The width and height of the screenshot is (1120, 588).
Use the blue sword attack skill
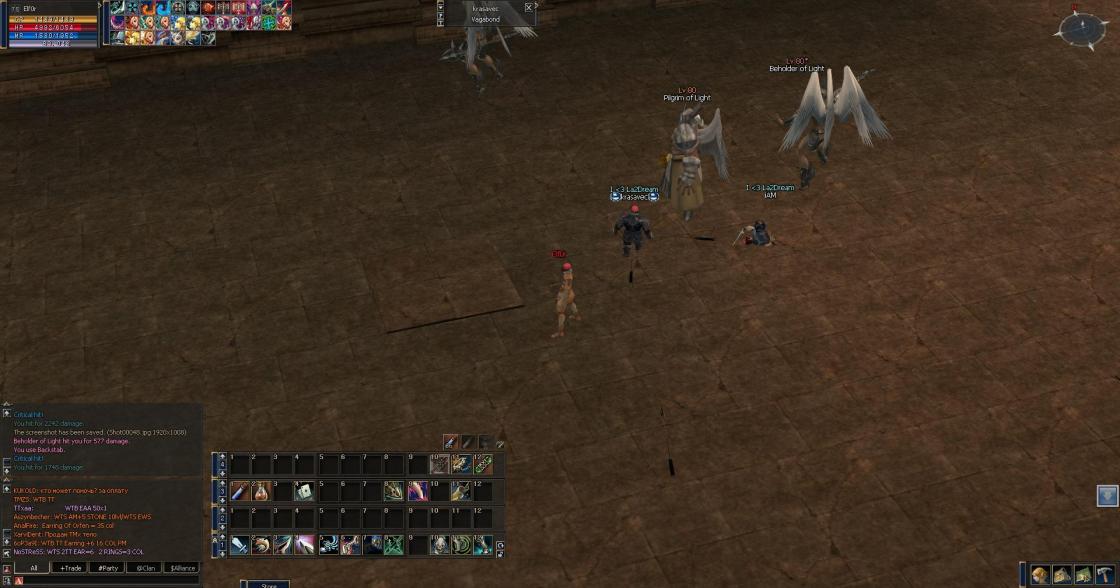(x=240, y=545)
